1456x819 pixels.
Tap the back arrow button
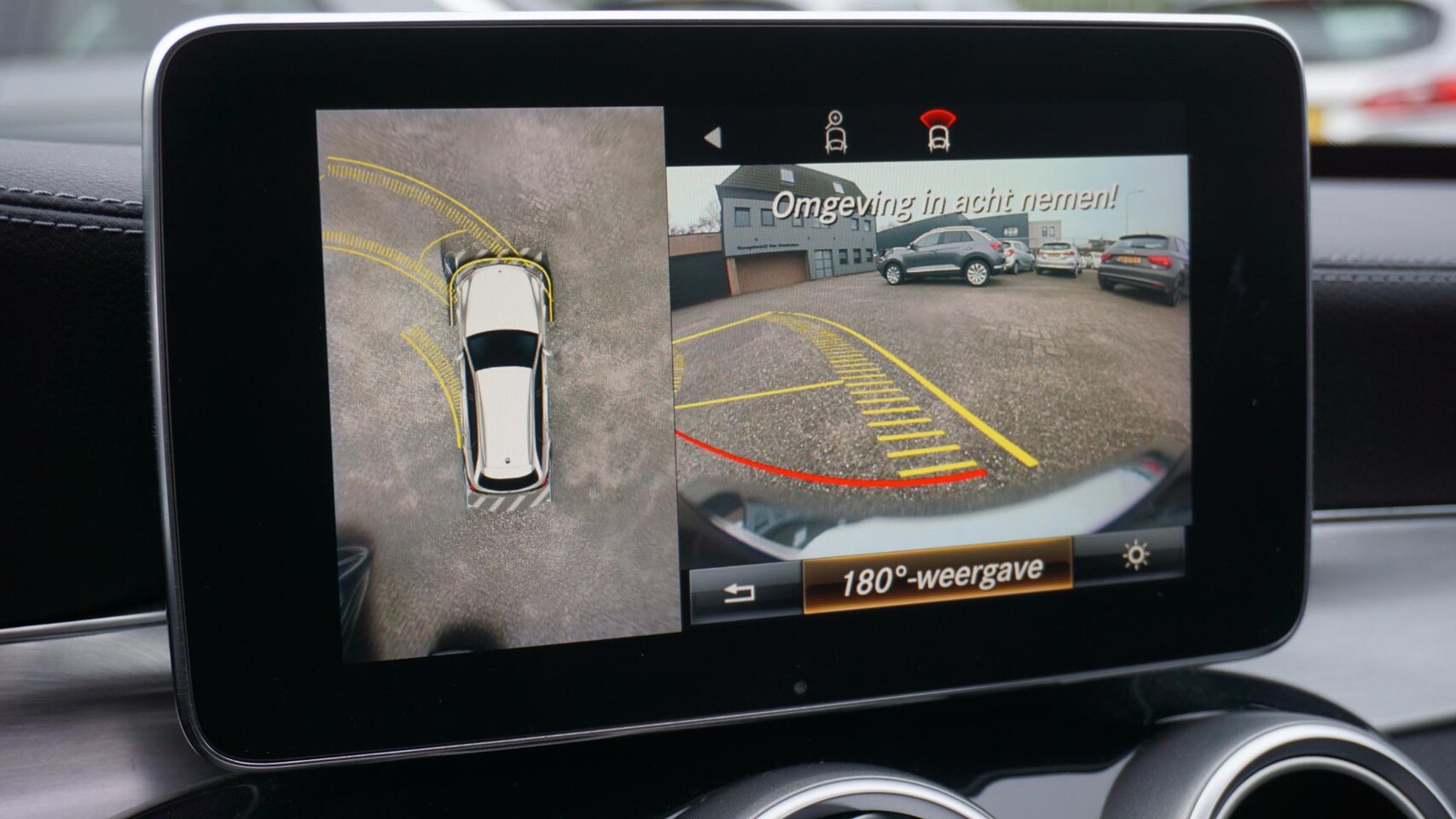[x=741, y=592]
